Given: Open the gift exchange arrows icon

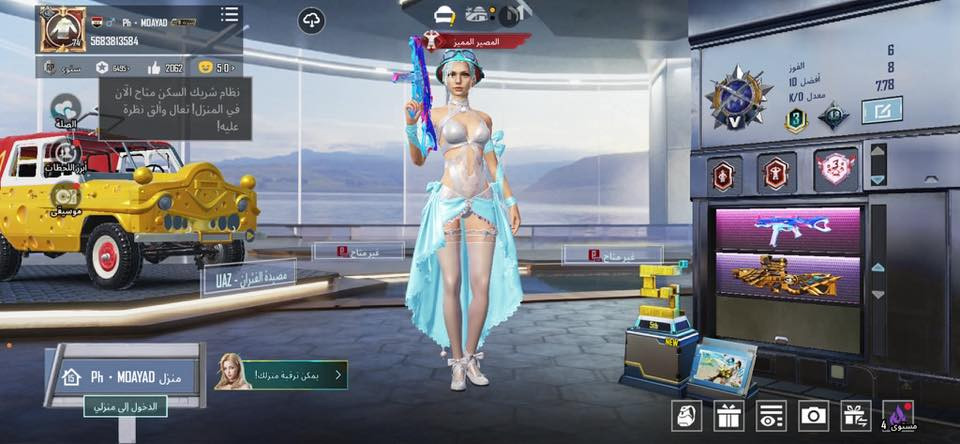Looking at the screenshot, I should coord(856,415).
